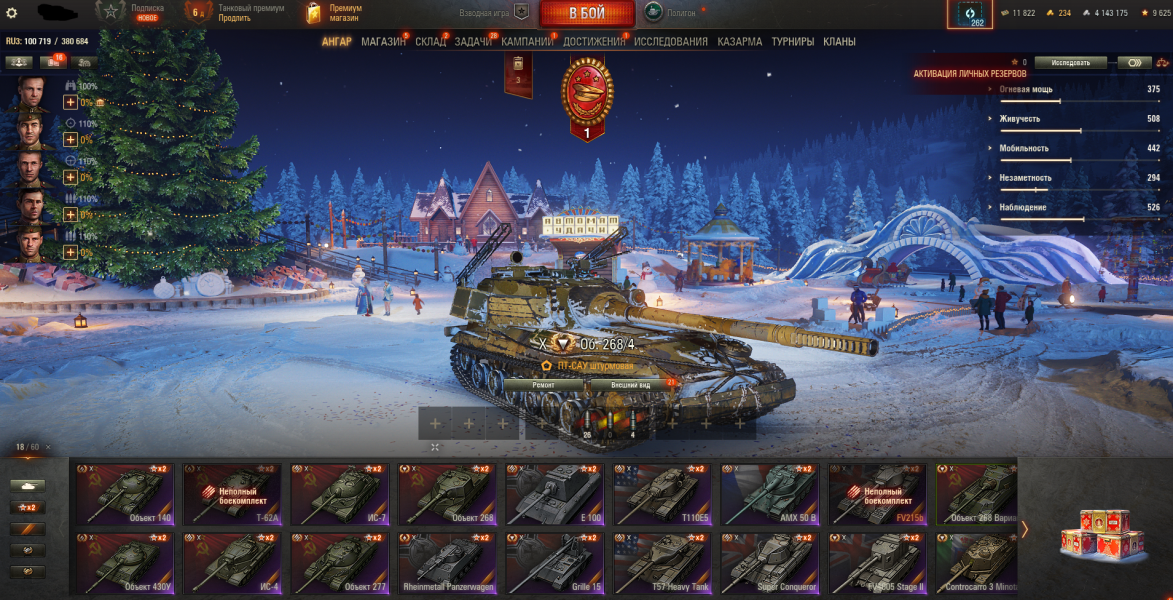
Task: Switch to the МАГАЗИН tab
Action: (383, 42)
